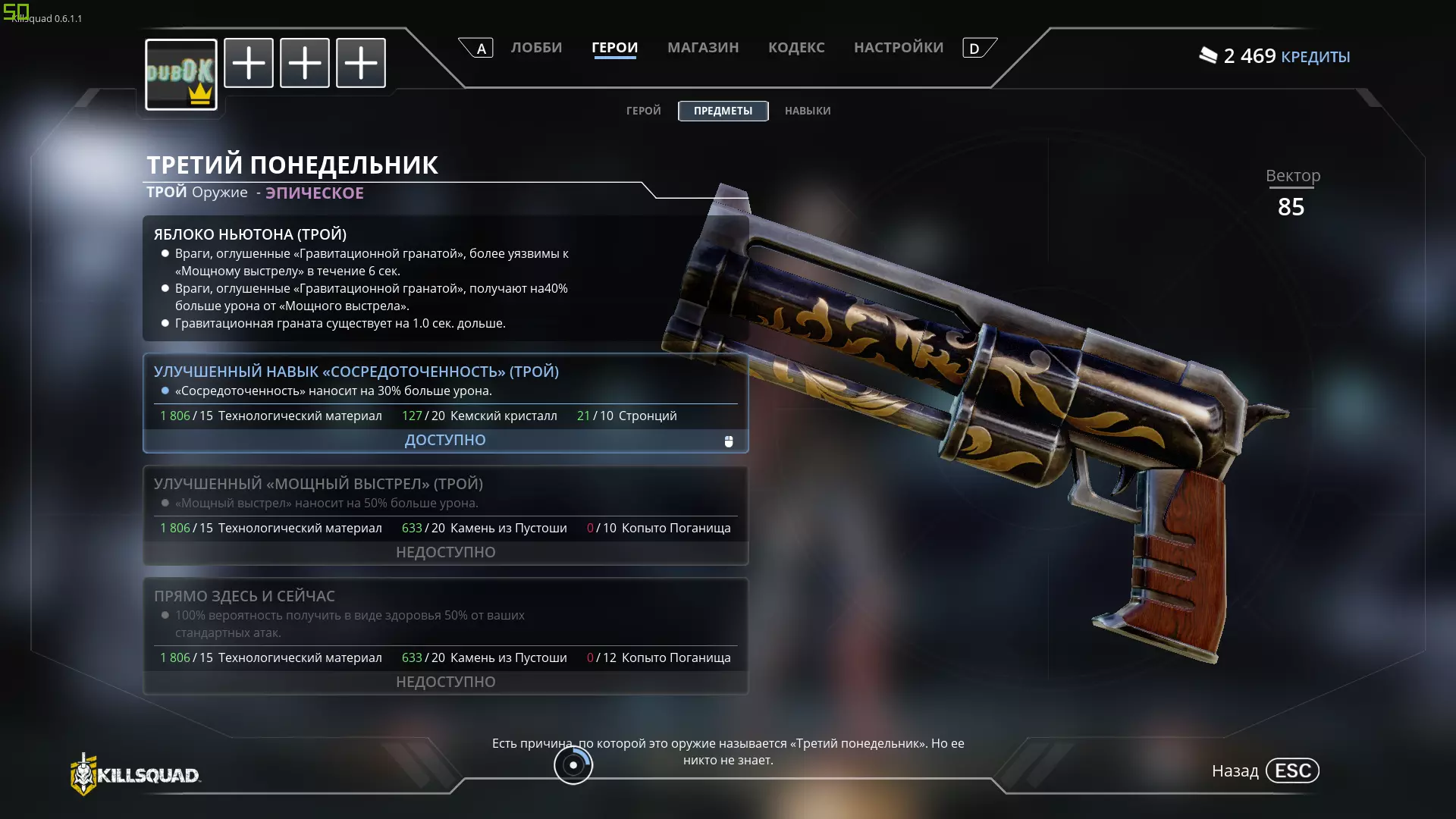Go back with the Назад button
The height and width of the screenshot is (819, 1456).
tap(1265, 771)
